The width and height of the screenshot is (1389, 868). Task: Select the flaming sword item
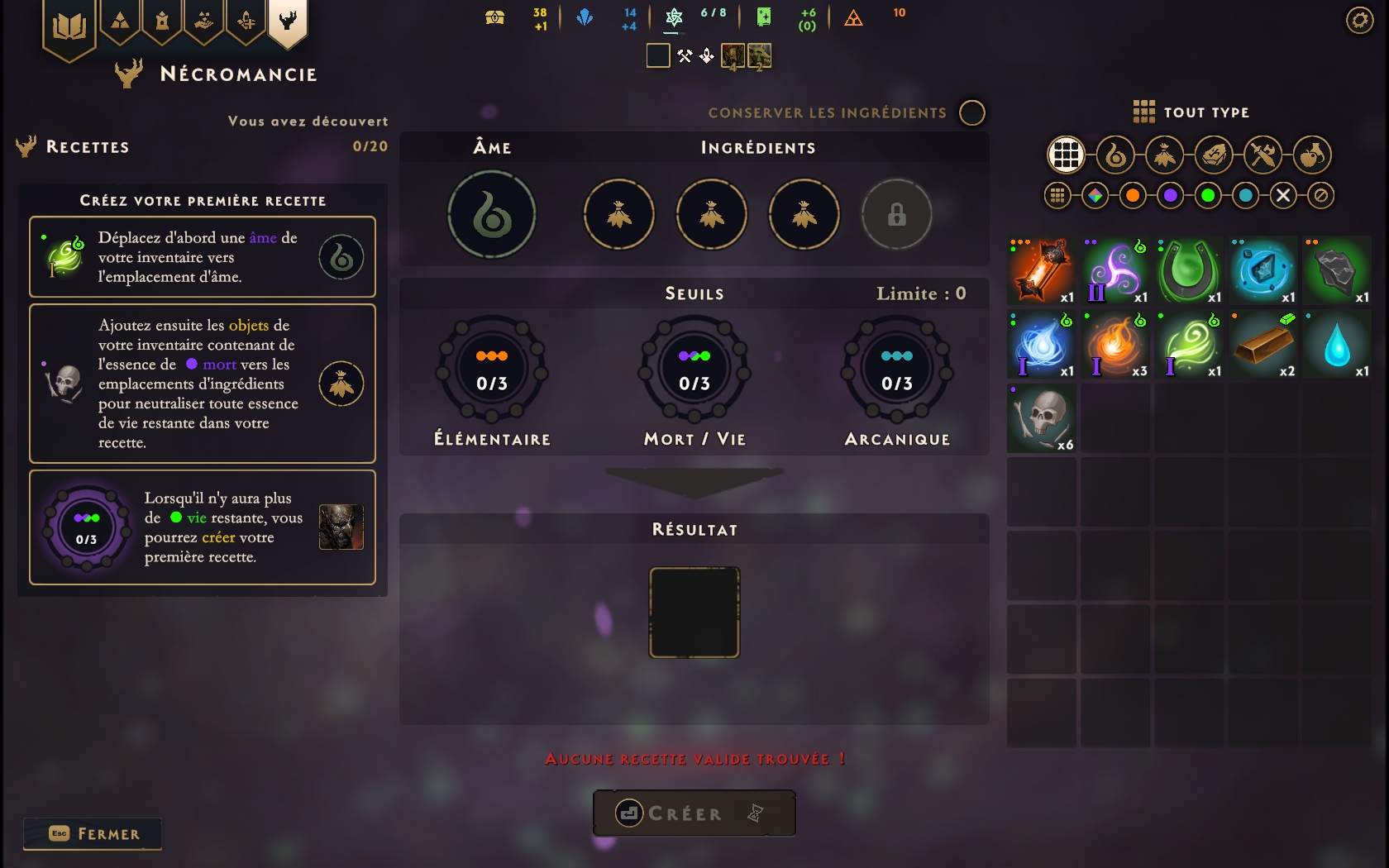tap(1042, 271)
